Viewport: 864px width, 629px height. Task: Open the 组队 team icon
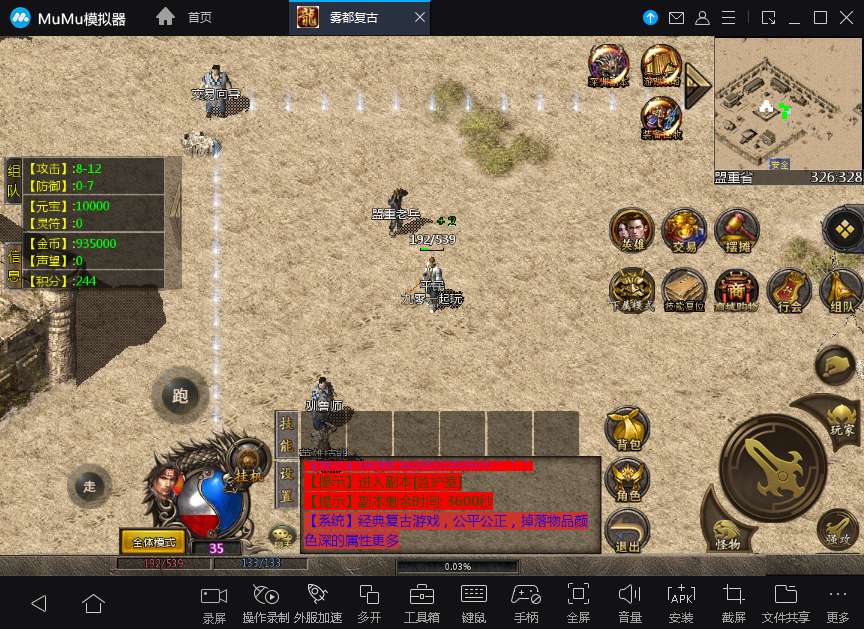pyautogui.click(x=841, y=290)
